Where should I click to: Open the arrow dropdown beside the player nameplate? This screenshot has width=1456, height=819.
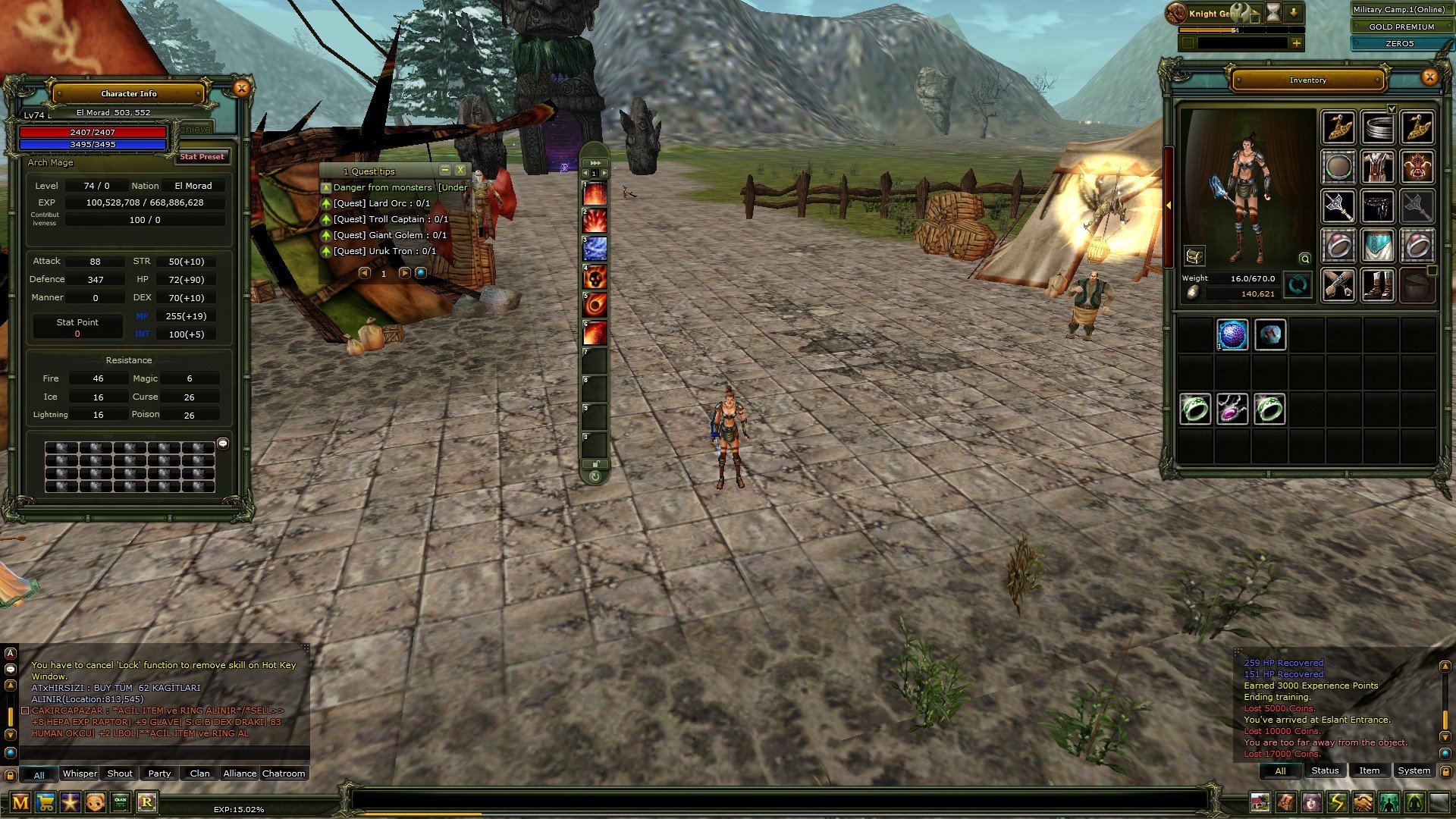1294,12
